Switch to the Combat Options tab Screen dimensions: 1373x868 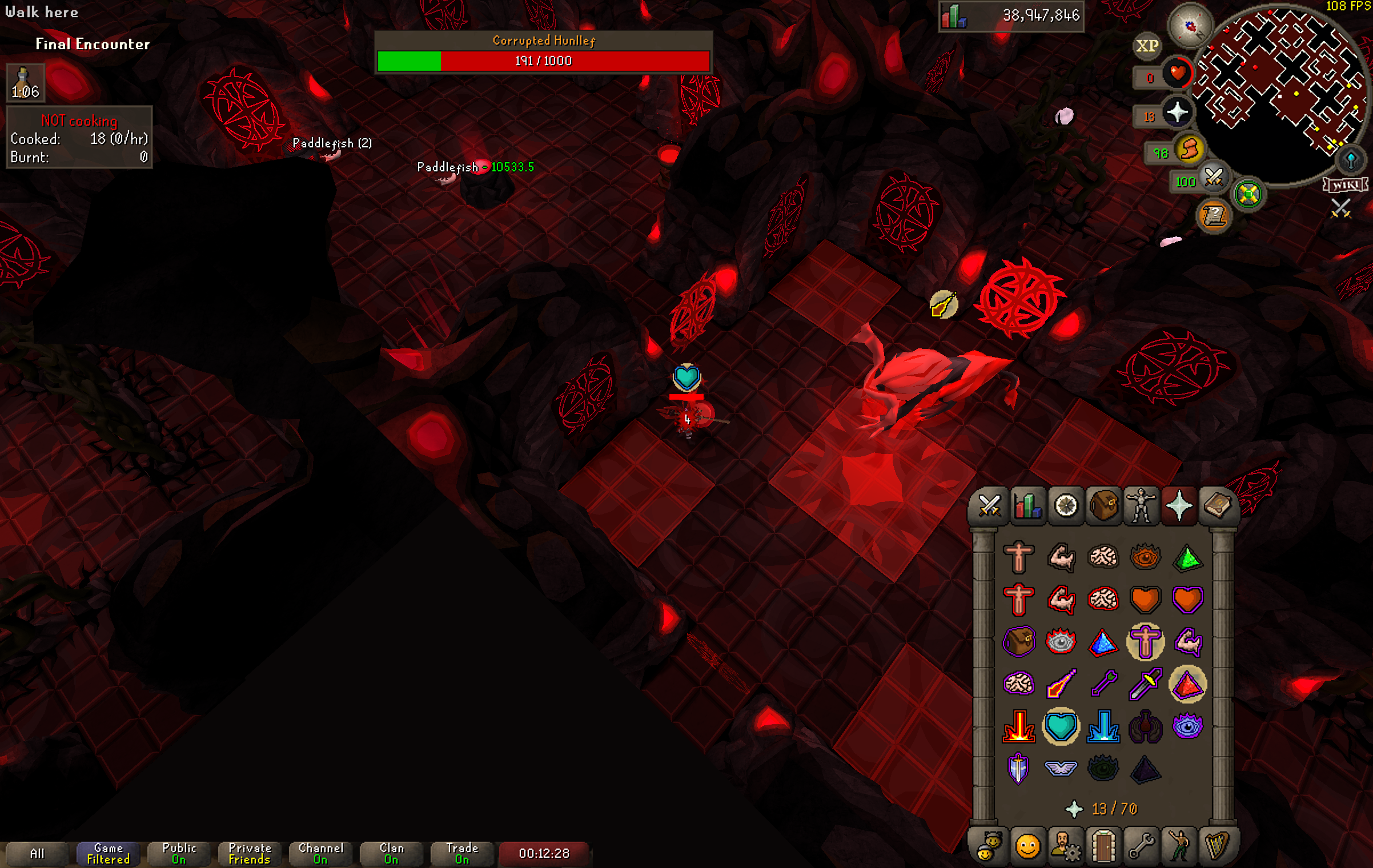pos(989,506)
